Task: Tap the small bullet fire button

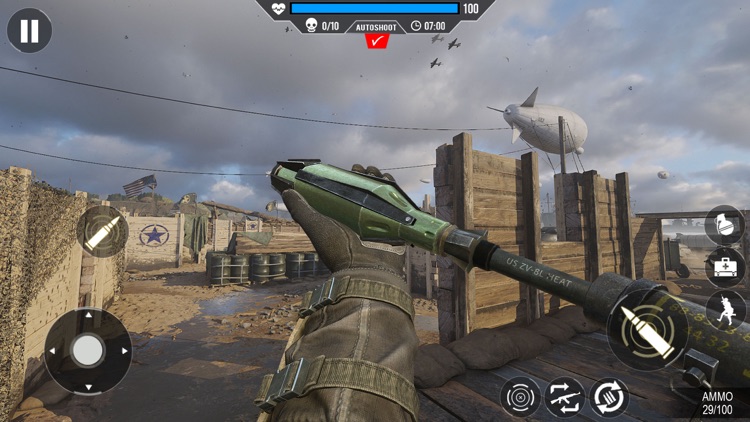Action: (x=101, y=232)
